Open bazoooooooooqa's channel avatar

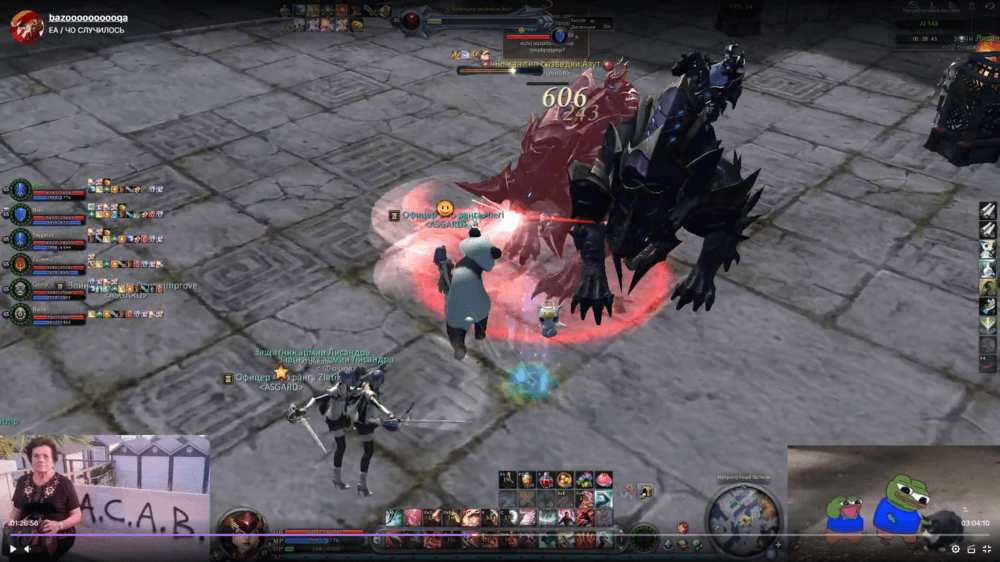(x=26, y=26)
